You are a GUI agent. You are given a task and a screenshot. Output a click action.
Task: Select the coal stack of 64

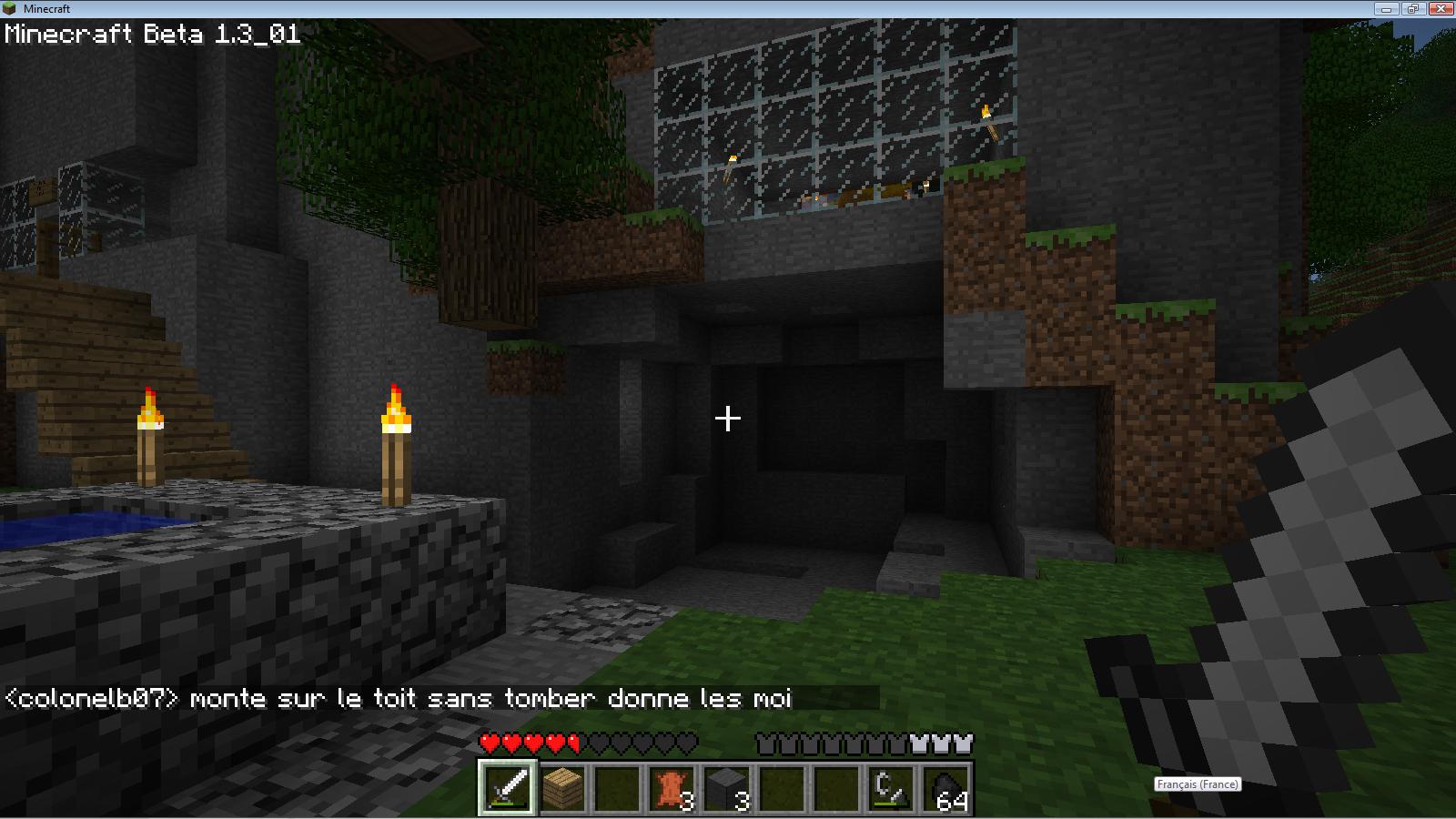945,787
